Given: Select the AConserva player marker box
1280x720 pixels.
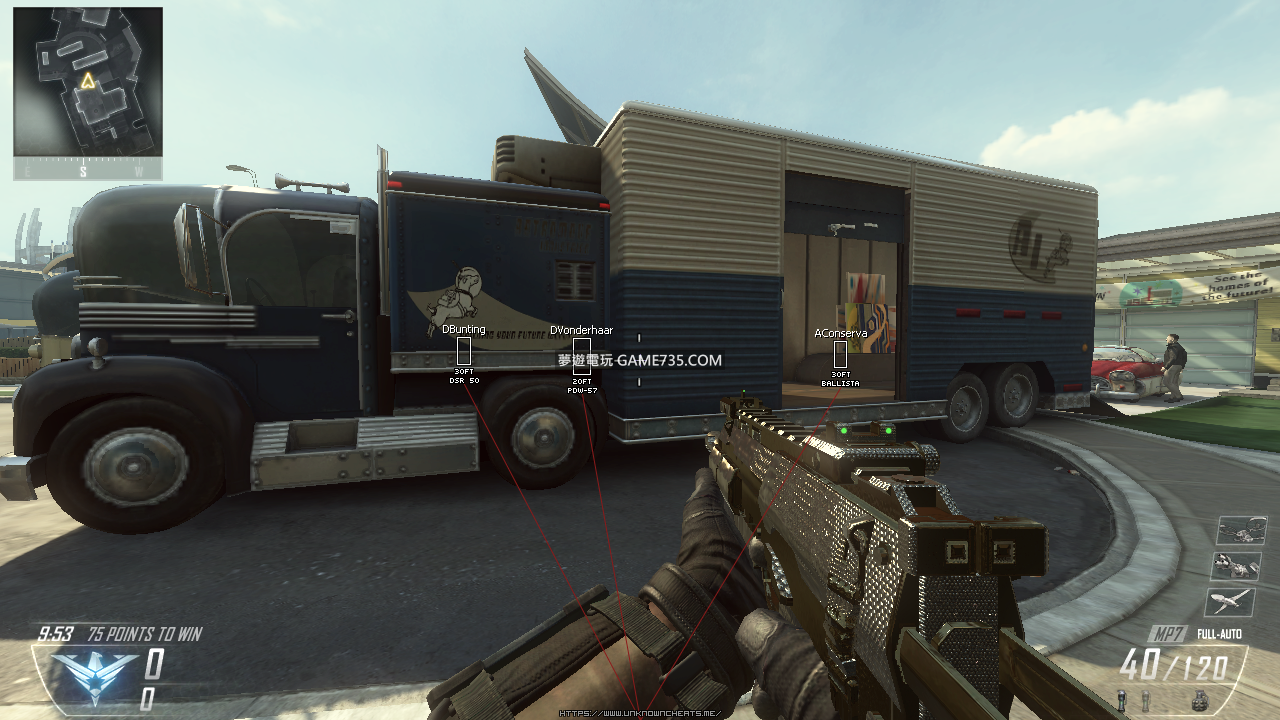Looking at the screenshot, I should pyautogui.click(x=840, y=354).
